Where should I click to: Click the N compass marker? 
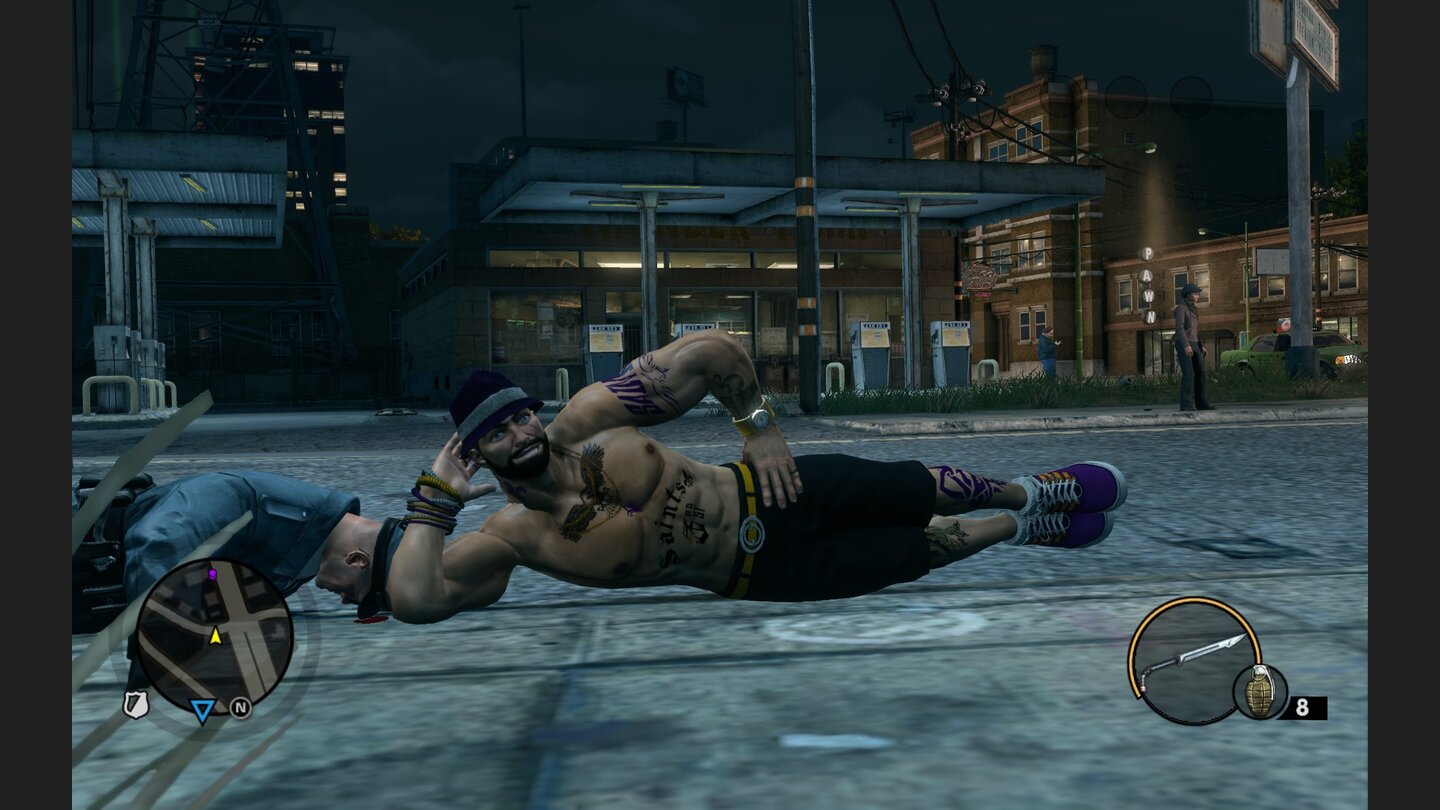pos(240,708)
